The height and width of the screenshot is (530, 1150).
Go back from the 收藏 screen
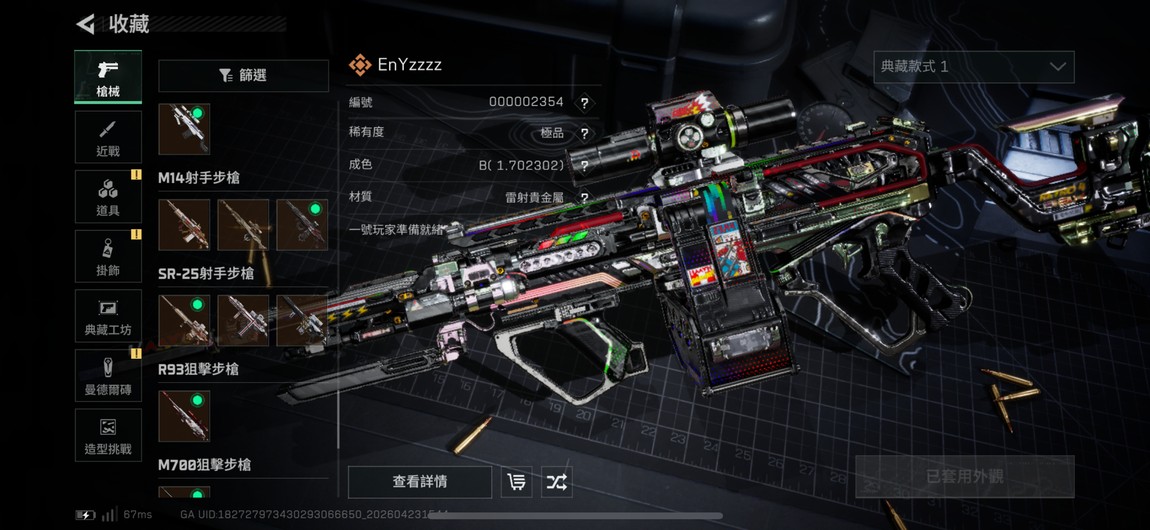86,24
